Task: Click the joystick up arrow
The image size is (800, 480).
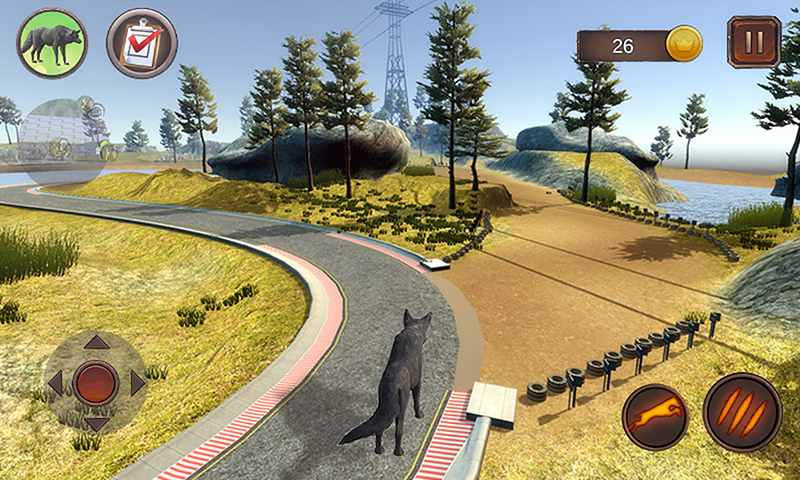Action: 96,343
